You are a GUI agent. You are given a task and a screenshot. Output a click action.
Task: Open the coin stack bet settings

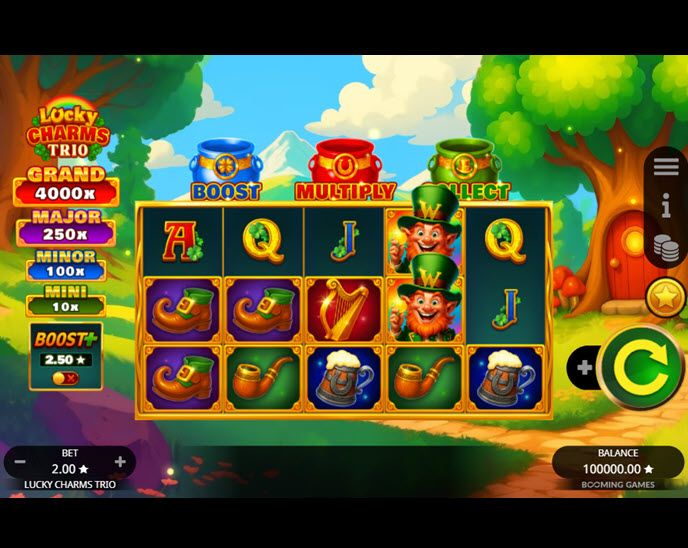point(666,247)
